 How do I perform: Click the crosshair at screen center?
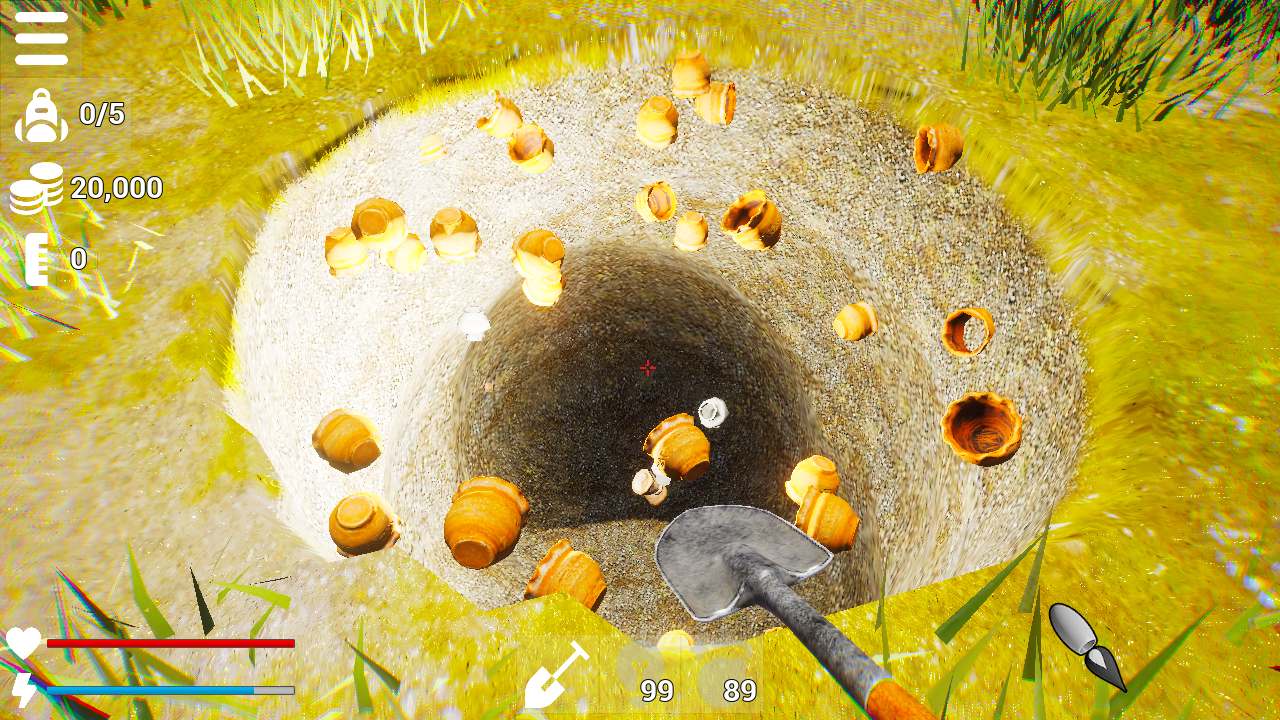click(x=648, y=370)
